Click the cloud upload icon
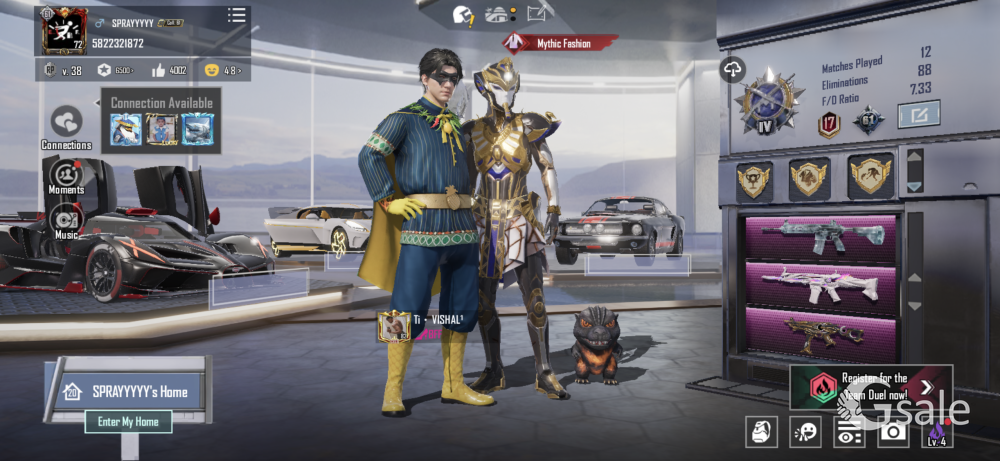Screen dimensions: 1000x461 coord(732,69)
